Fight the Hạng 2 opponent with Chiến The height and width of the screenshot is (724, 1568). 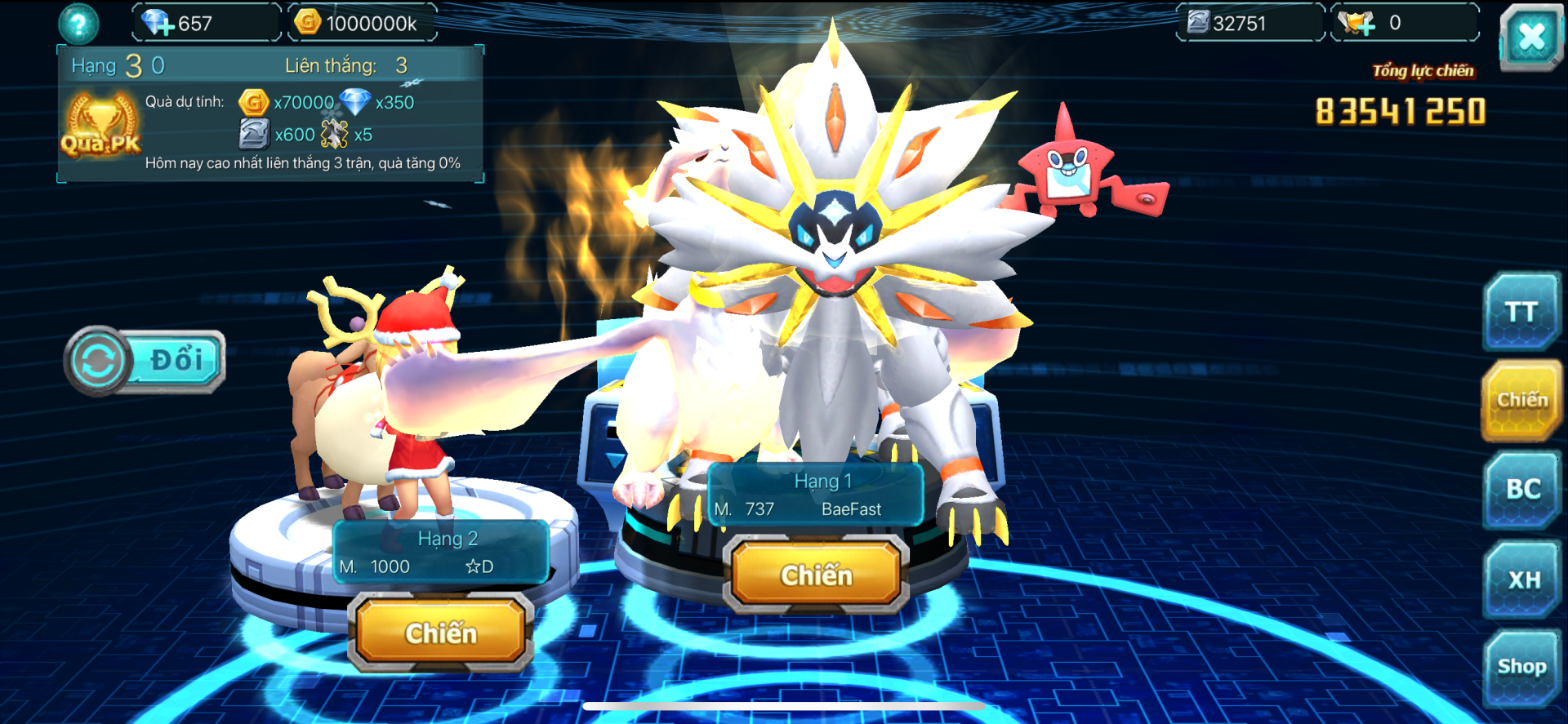coord(441,633)
